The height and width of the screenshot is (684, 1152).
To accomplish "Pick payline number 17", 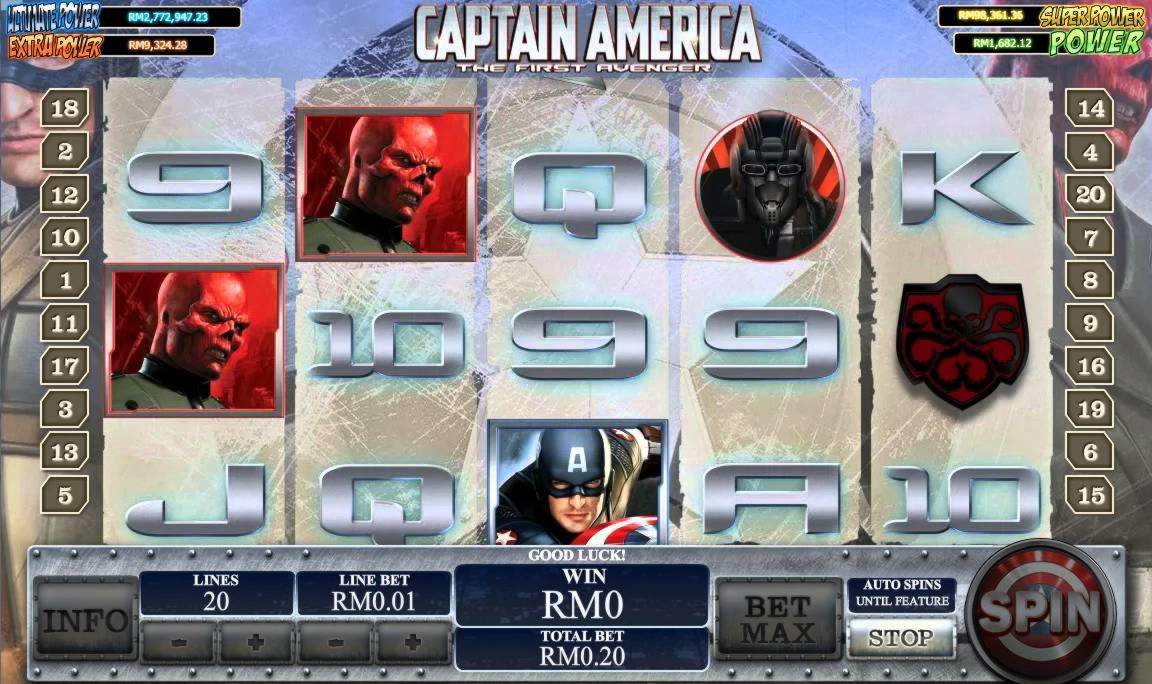I will point(65,366).
